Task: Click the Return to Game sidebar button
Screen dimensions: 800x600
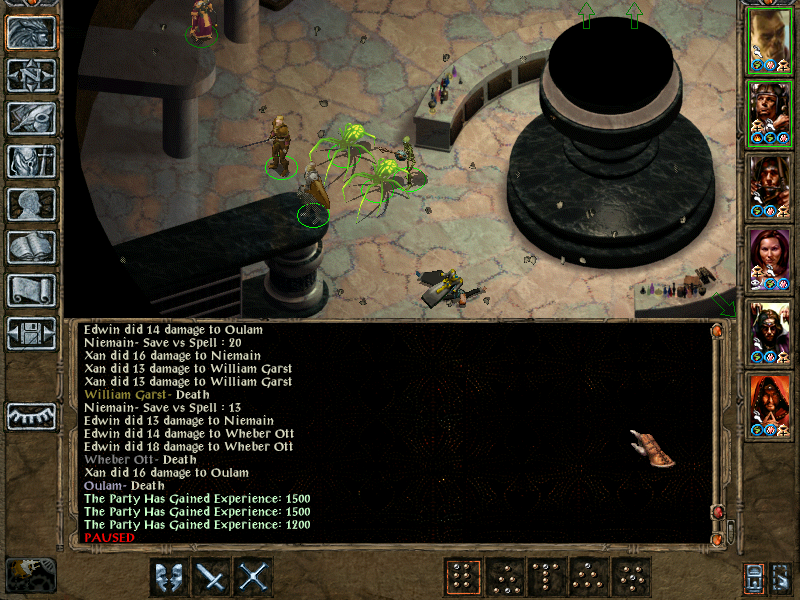Action: 32,33
